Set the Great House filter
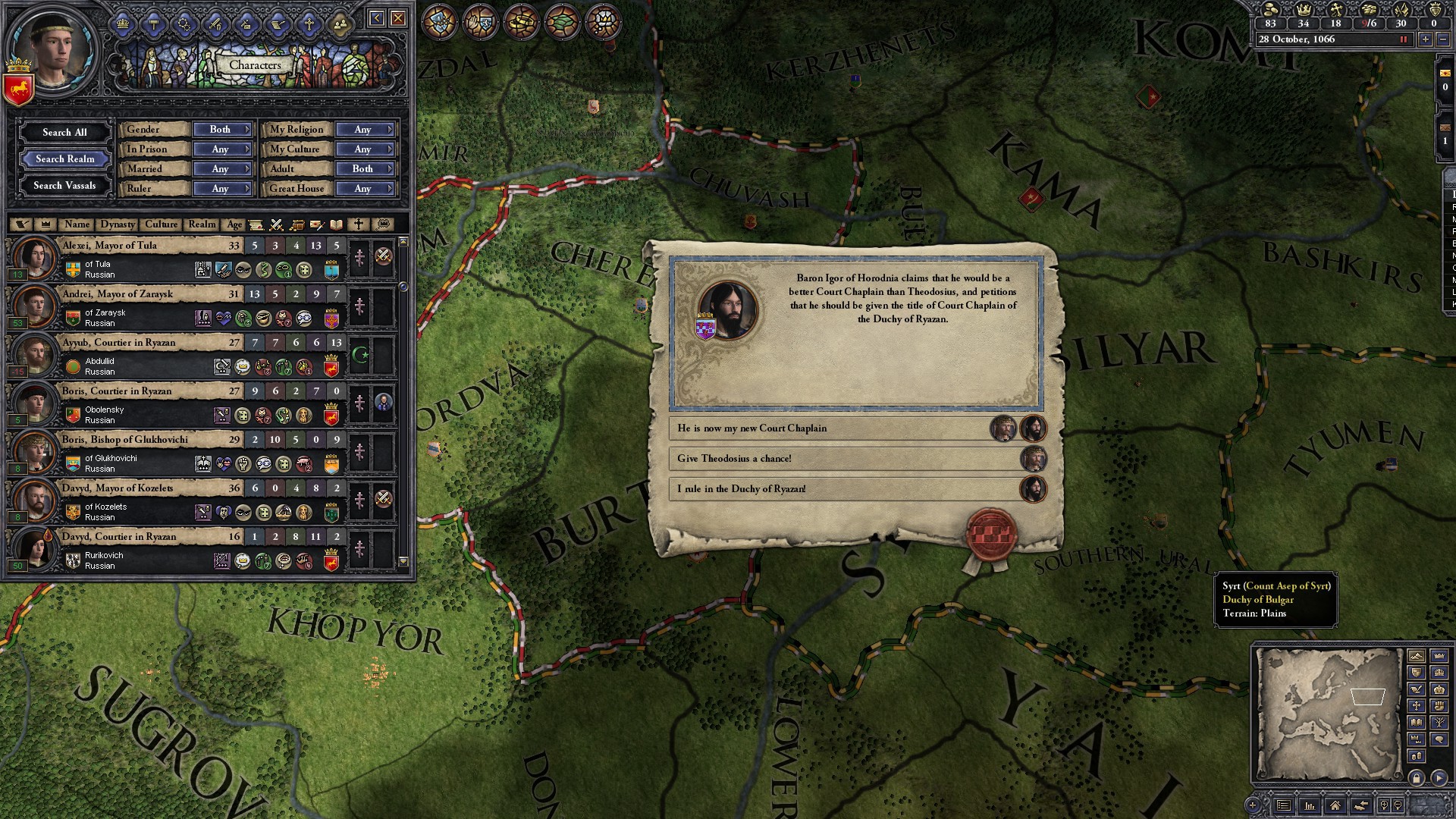Screen dimensions: 1456x819 pos(364,189)
